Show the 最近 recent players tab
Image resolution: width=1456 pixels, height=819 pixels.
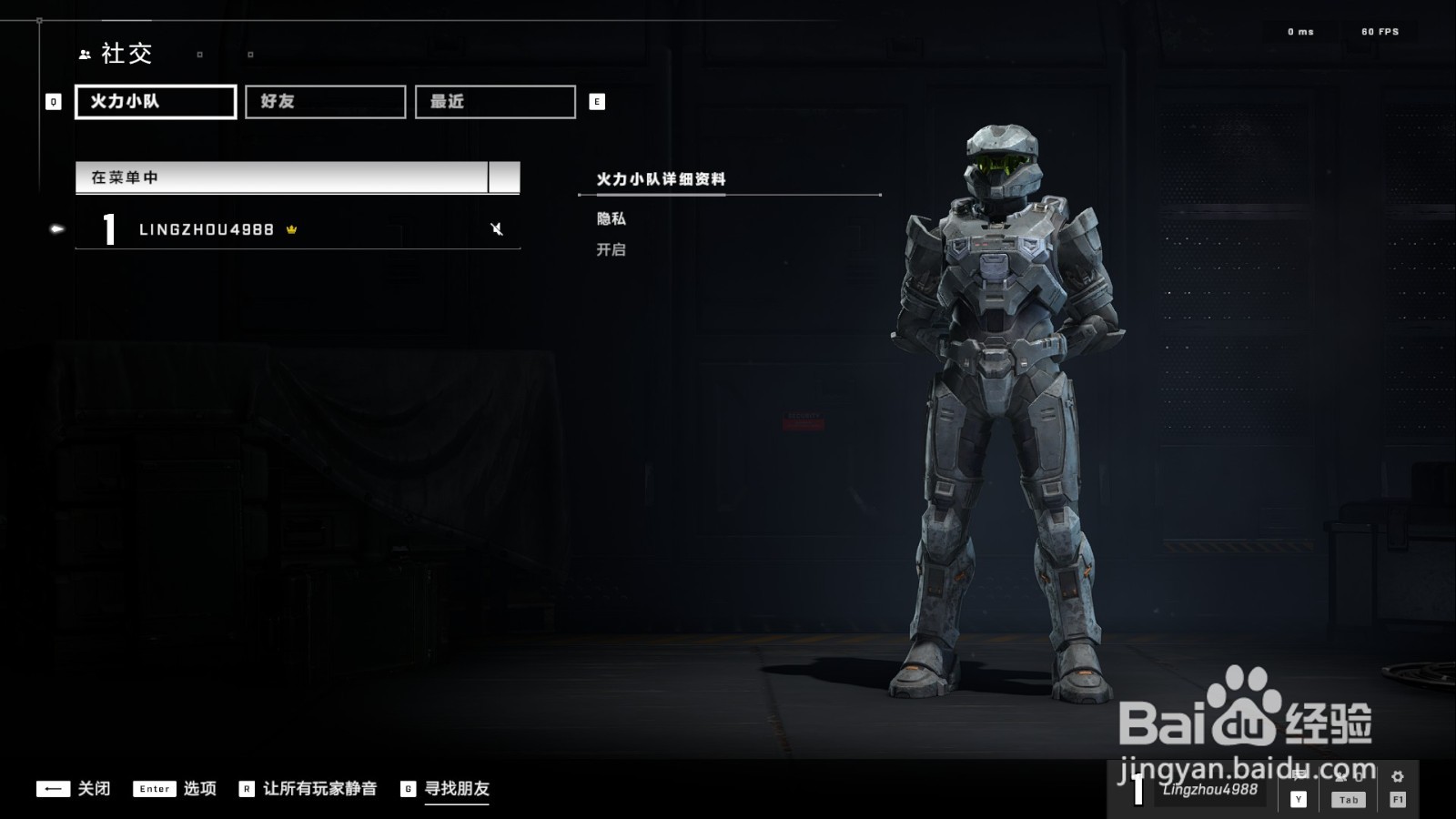[x=495, y=102]
